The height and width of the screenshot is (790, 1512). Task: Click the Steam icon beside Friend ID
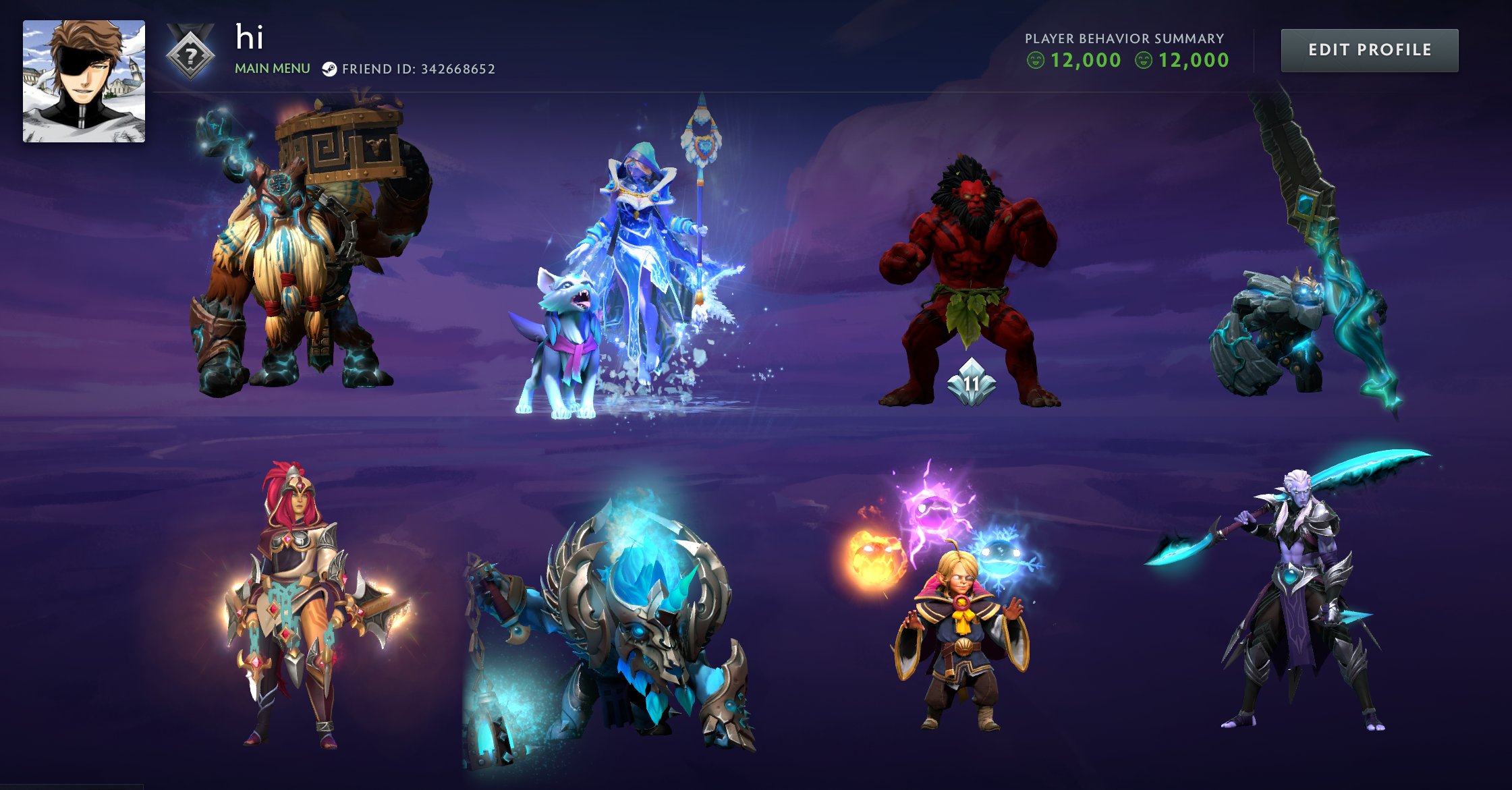pyautogui.click(x=330, y=68)
